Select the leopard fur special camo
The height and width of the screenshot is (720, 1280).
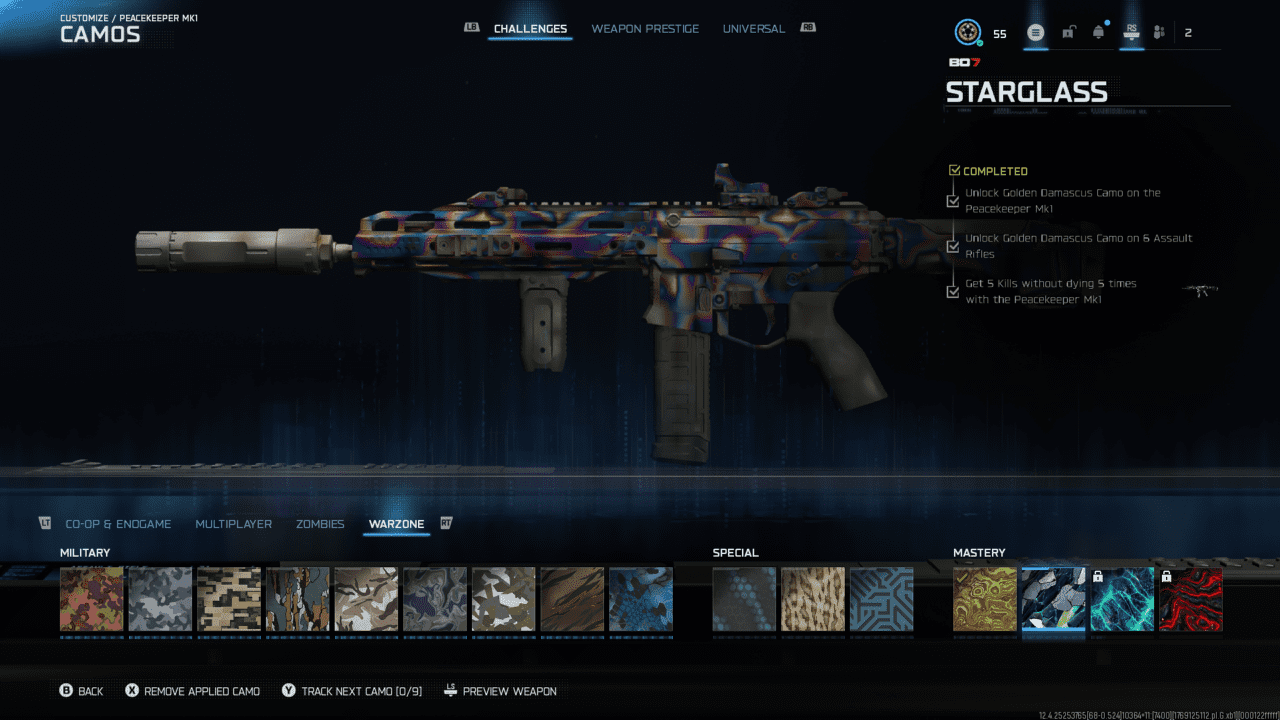[x=813, y=599]
